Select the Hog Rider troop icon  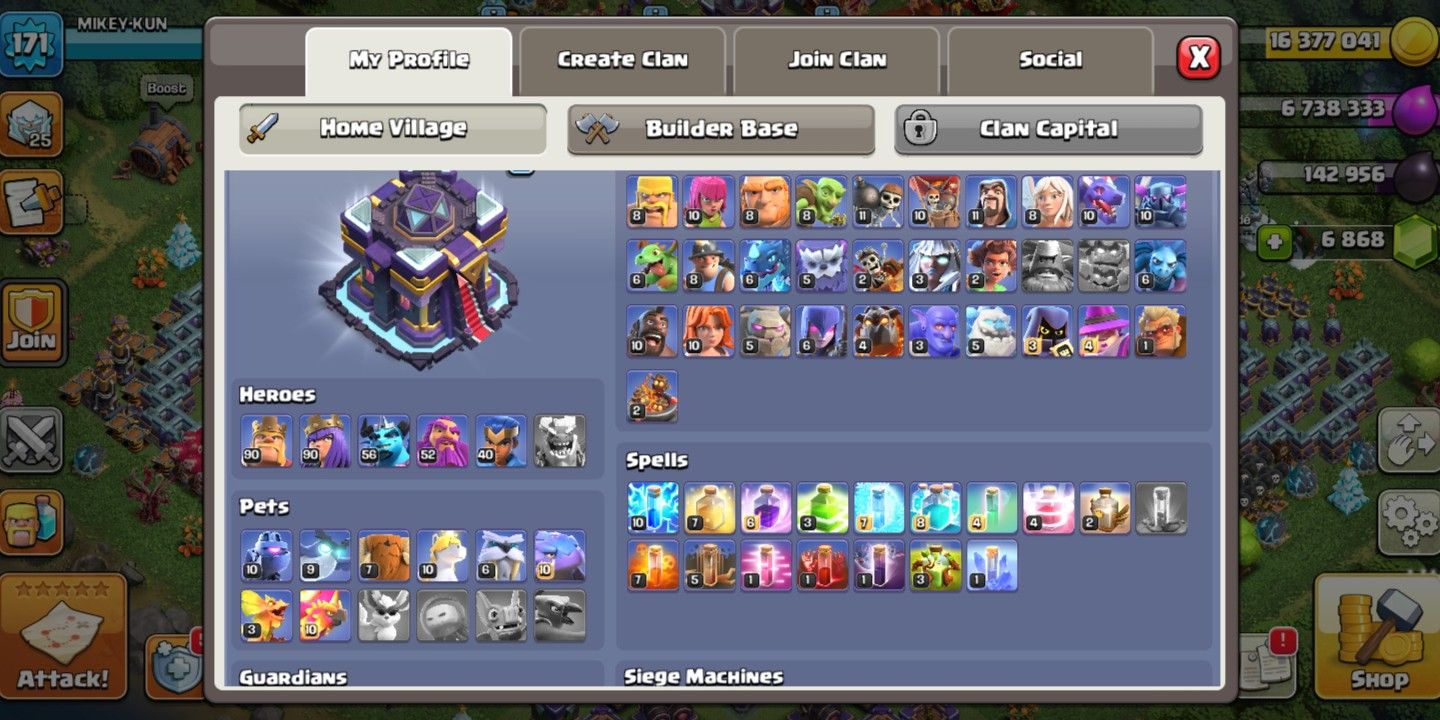[652, 330]
